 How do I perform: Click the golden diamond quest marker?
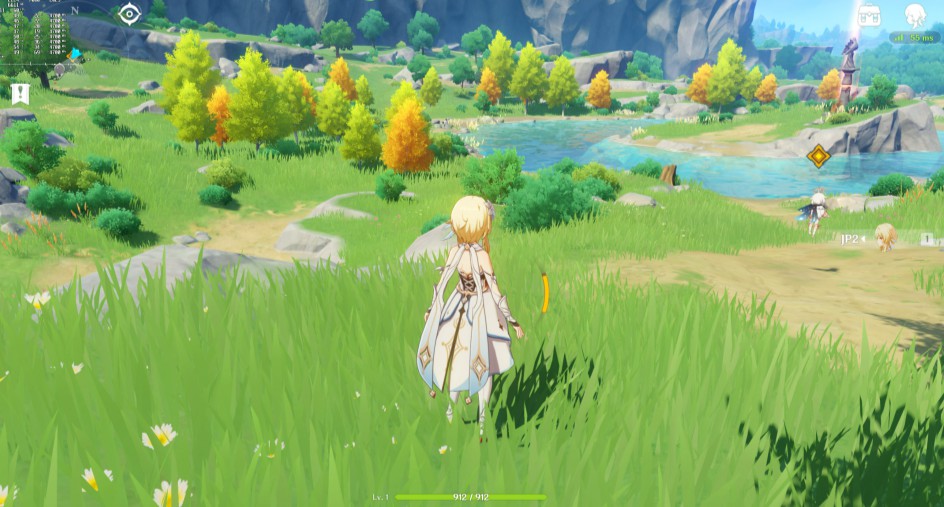click(x=818, y=156)
